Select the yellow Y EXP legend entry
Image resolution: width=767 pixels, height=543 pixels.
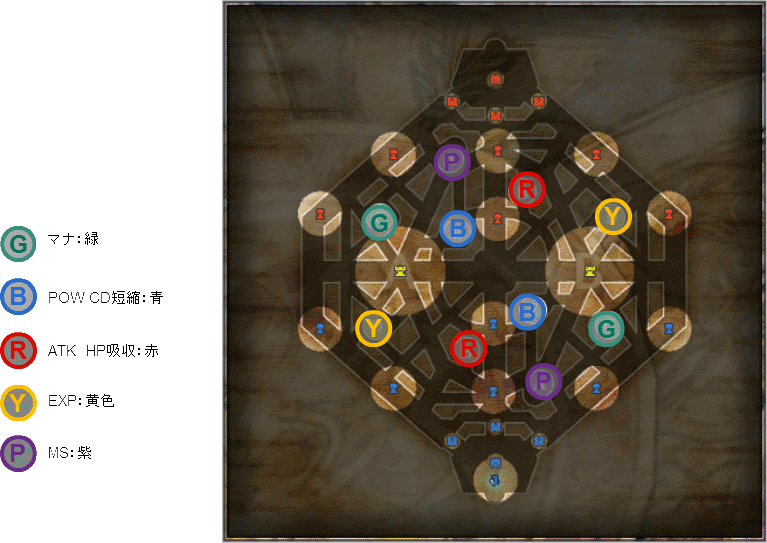pos(18,402)
